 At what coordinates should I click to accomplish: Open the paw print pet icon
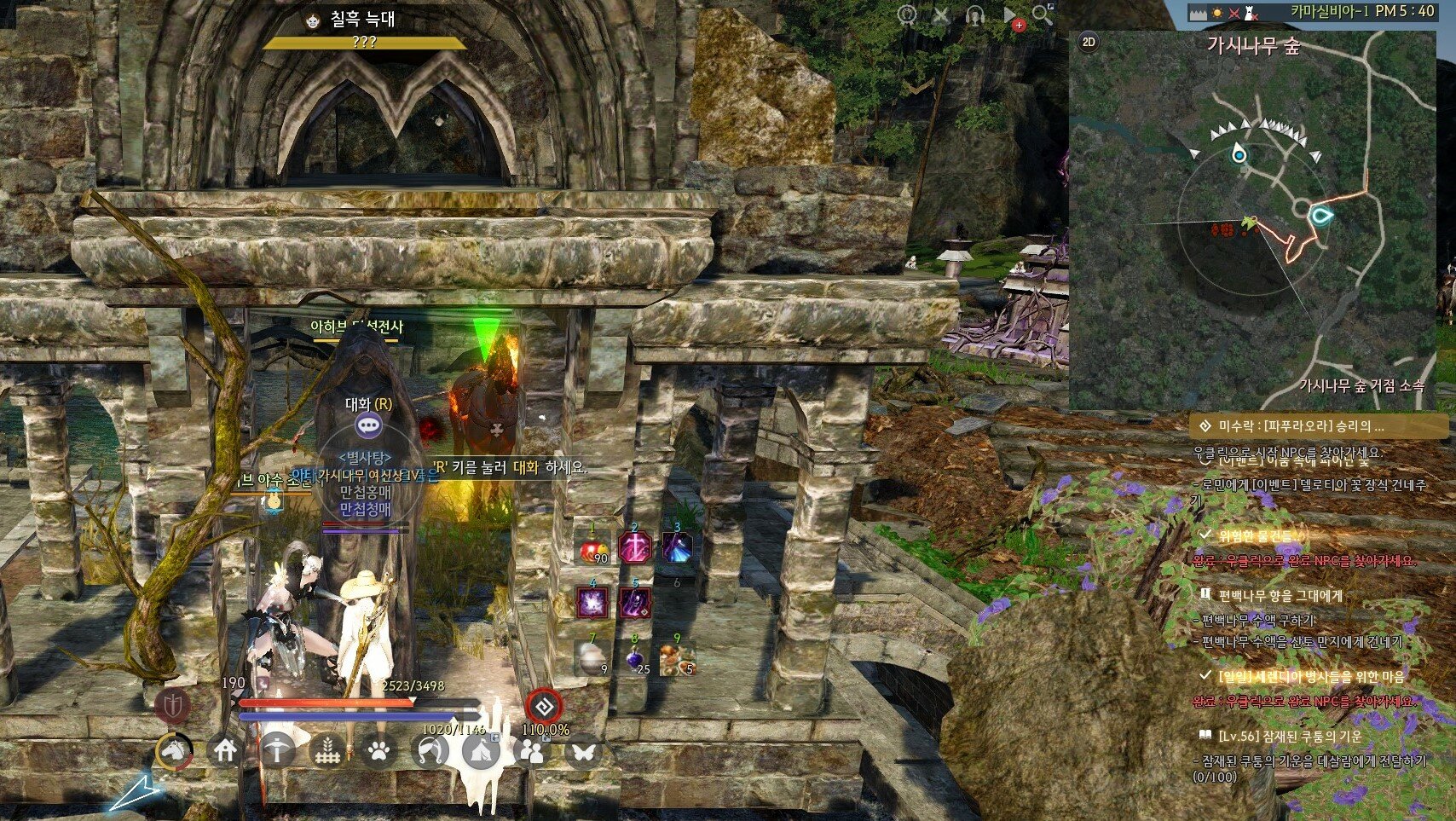[x=379, y=751]
